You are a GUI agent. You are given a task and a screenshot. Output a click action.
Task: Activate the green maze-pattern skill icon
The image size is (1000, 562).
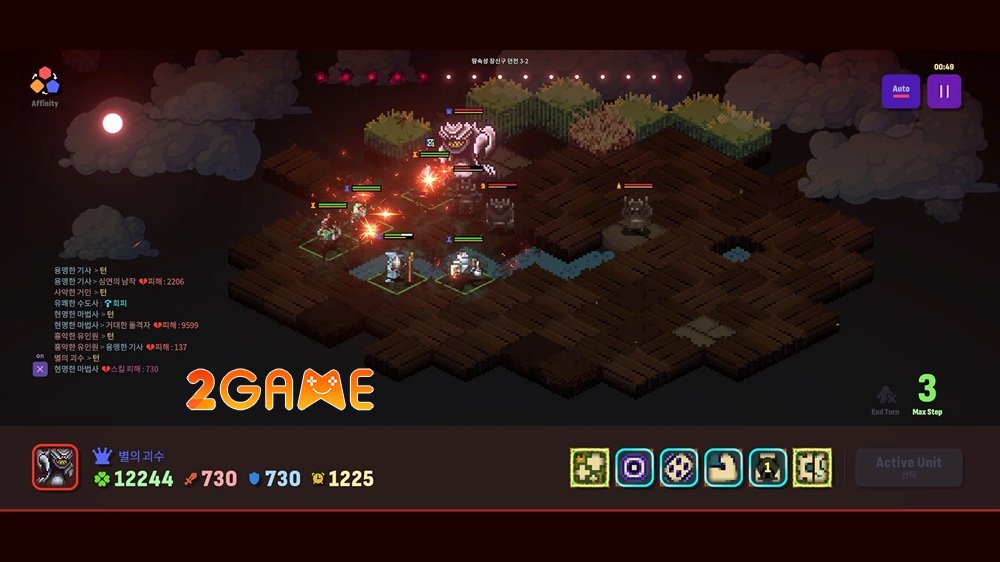[x=812, y=467]
